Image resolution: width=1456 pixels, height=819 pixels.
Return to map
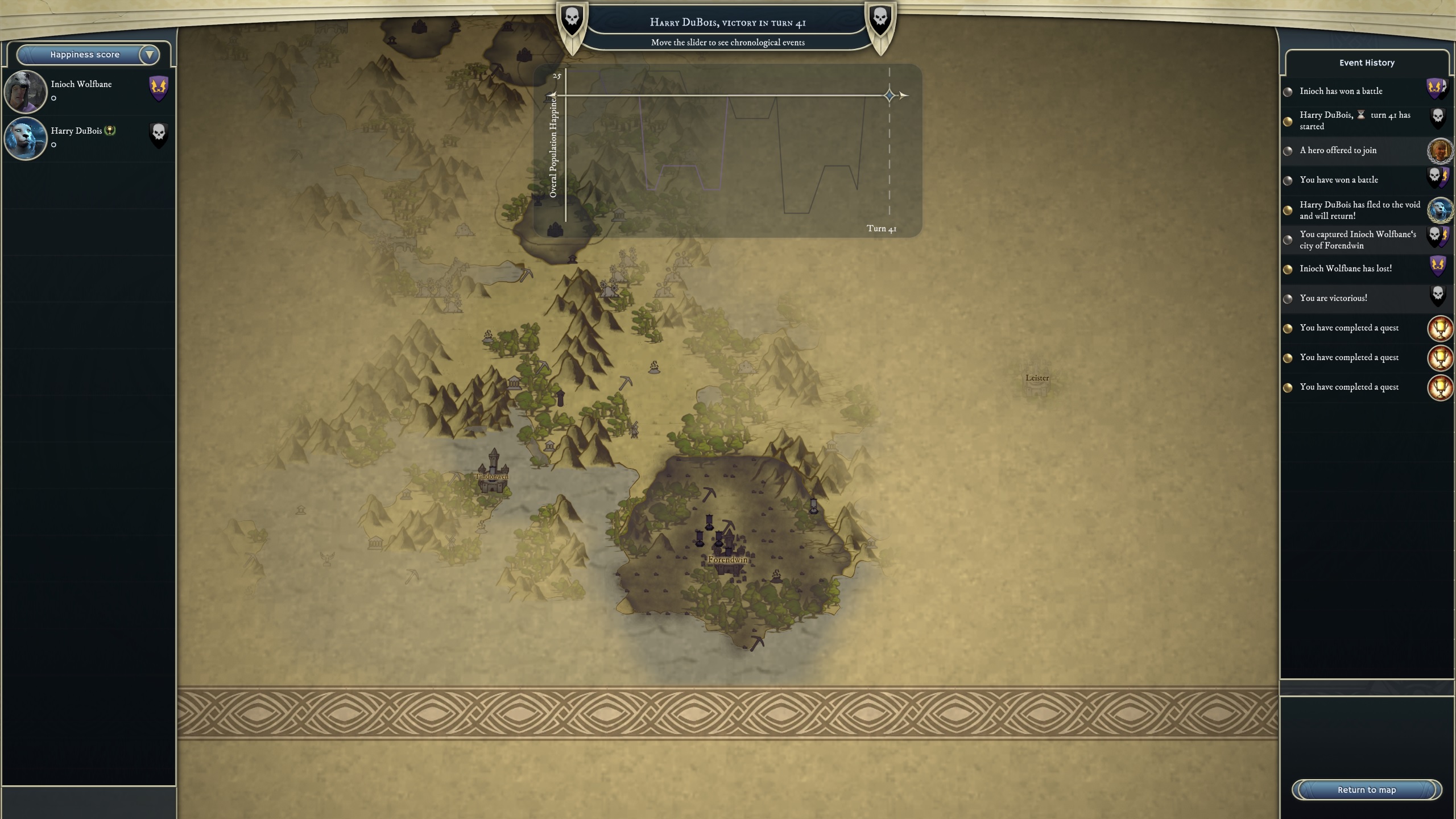pos(1366,789)
